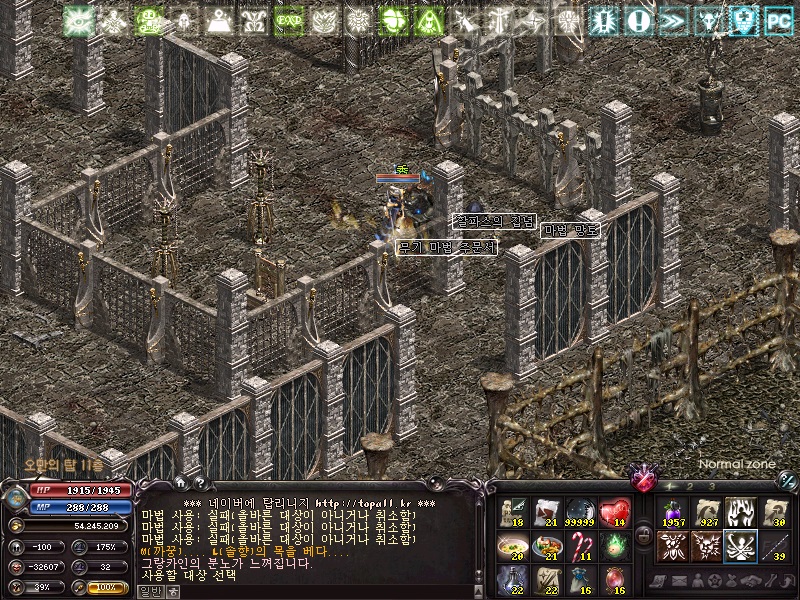Activate the double arrow fast-forward icon
Screen dimensions: 800x600
point(672,20)
